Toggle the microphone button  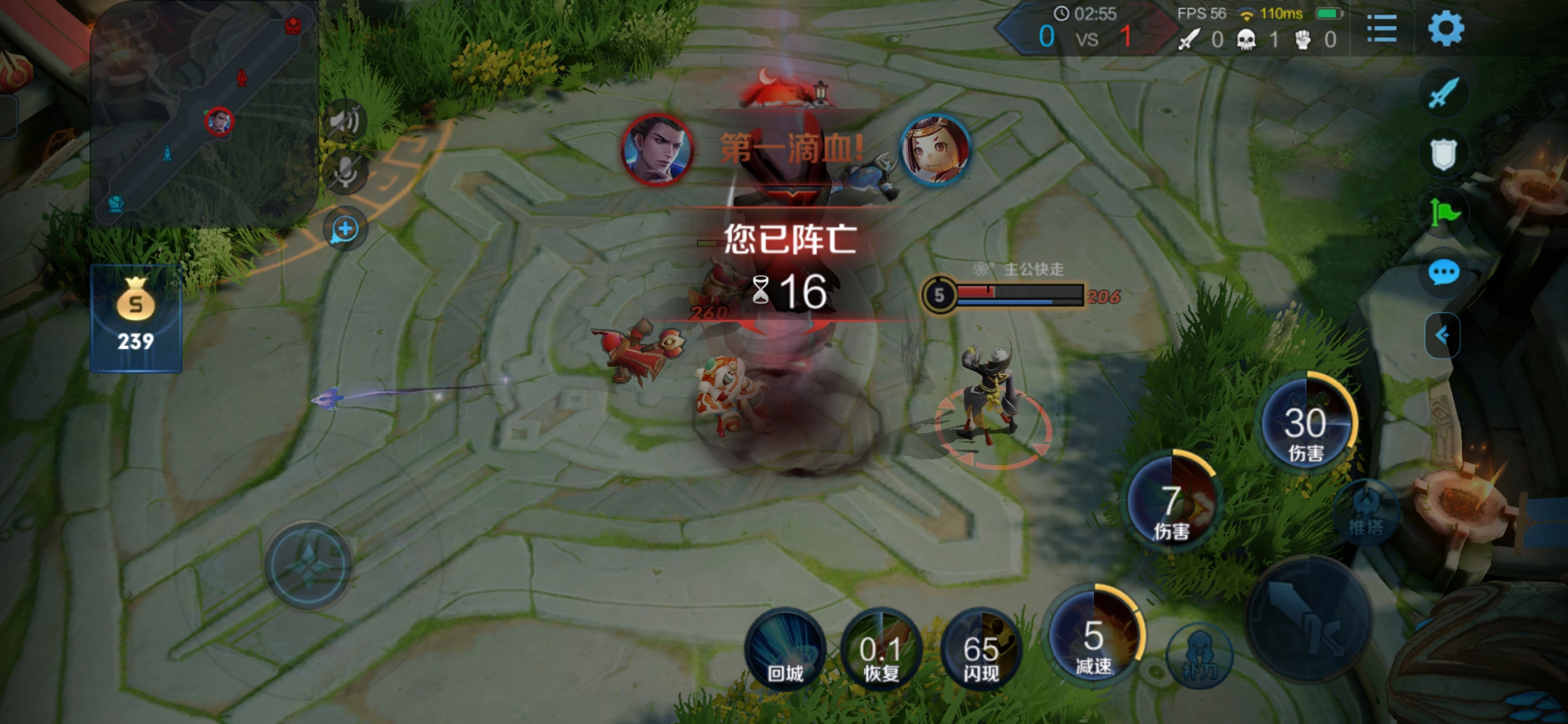tap(345, 173)
